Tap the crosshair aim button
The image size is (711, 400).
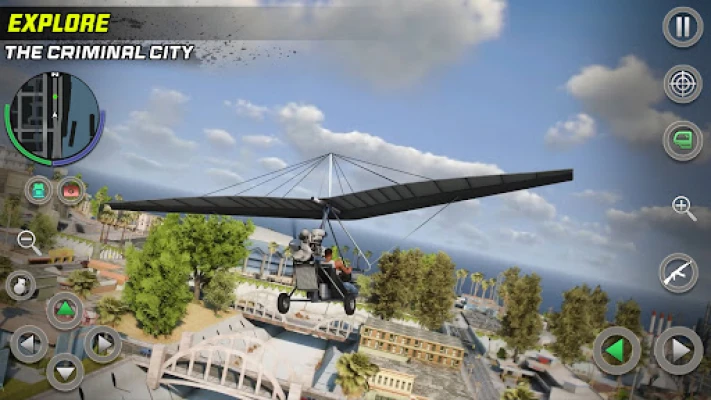(x=682, y=84)
